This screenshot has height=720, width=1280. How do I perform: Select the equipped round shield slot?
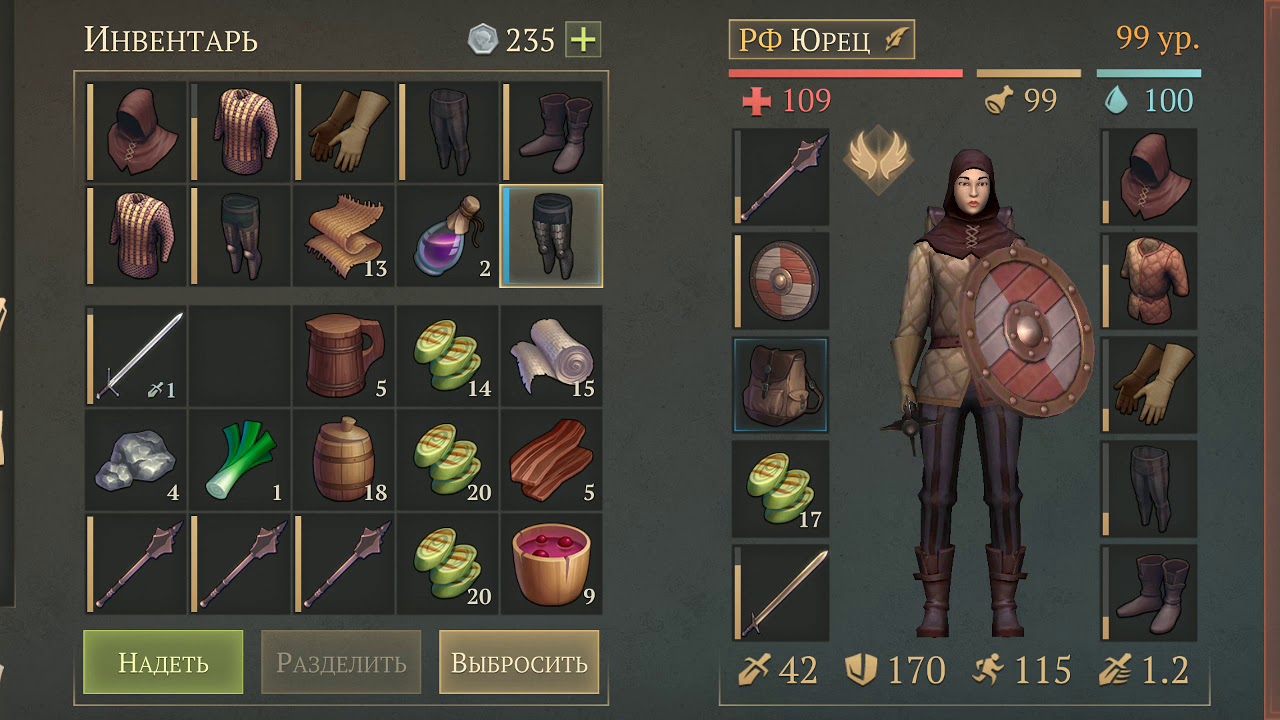[x=781, y=281]
